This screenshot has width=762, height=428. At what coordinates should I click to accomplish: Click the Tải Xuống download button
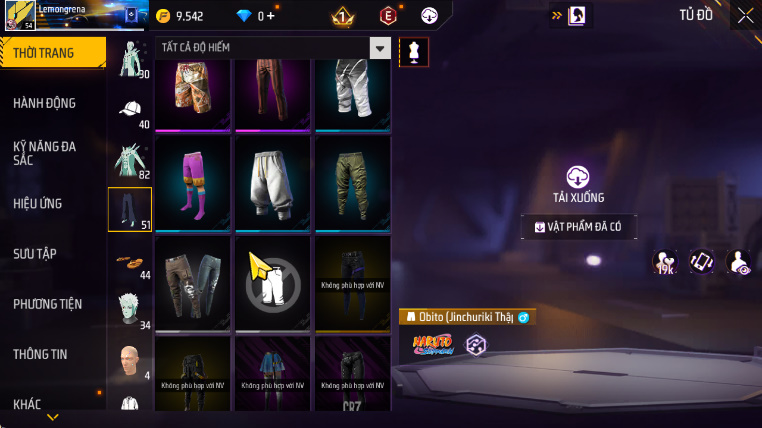click(x=578, y=184)
